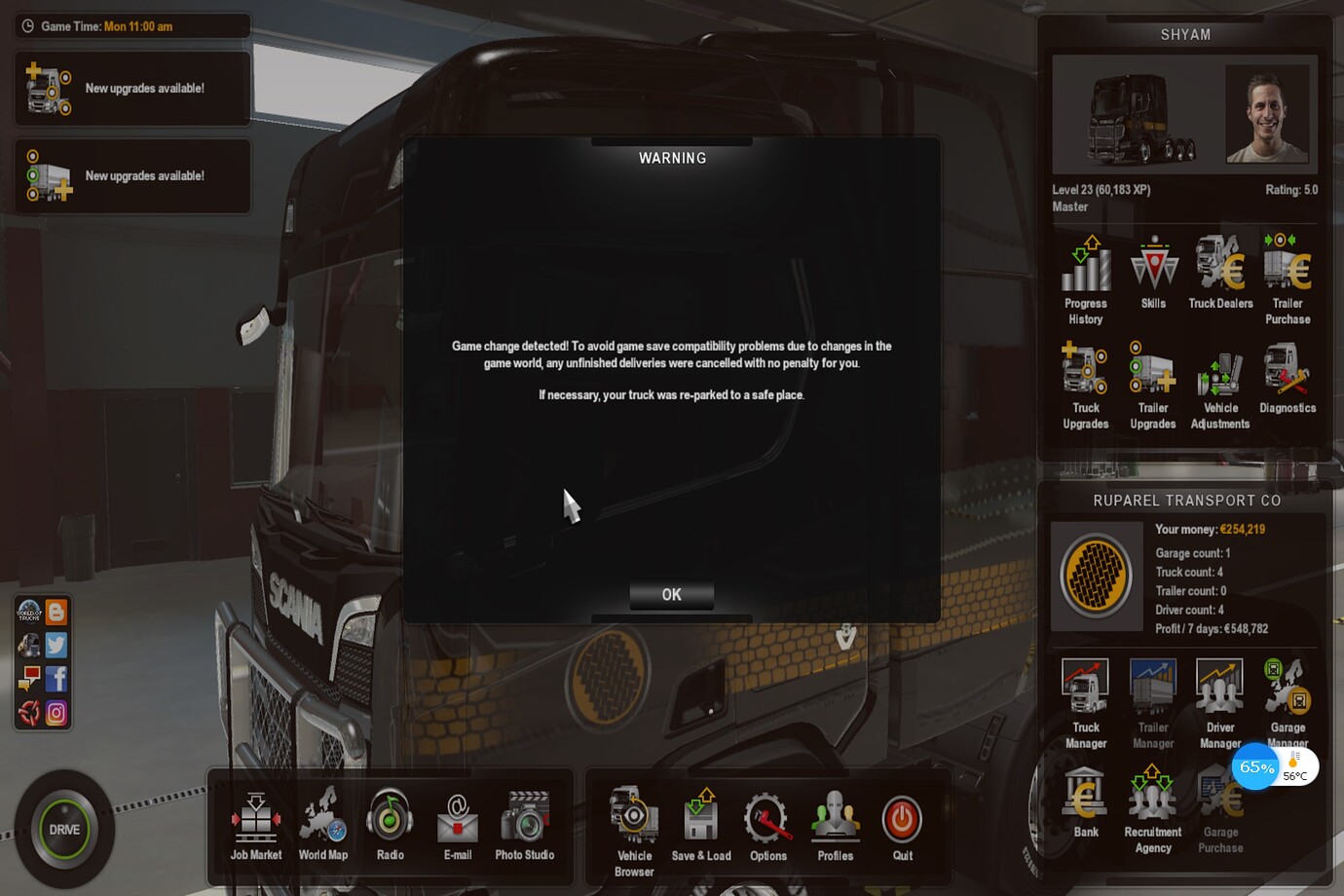Open Truck Upgrades in the driver panel
This screenshot has height=896, width=1344.
coord(1085,386)
